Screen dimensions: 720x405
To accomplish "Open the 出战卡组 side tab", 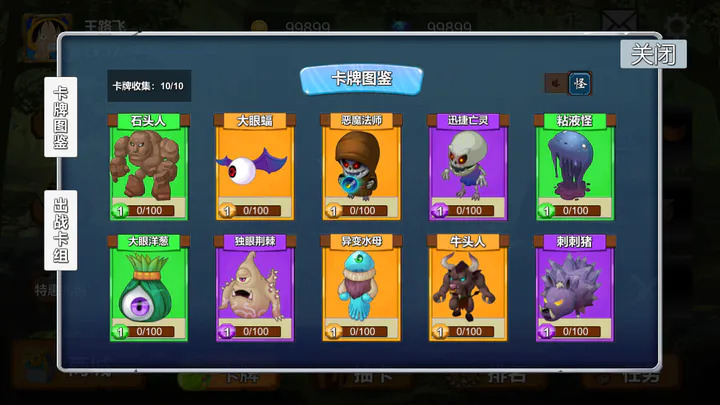I will pos(60,229).
